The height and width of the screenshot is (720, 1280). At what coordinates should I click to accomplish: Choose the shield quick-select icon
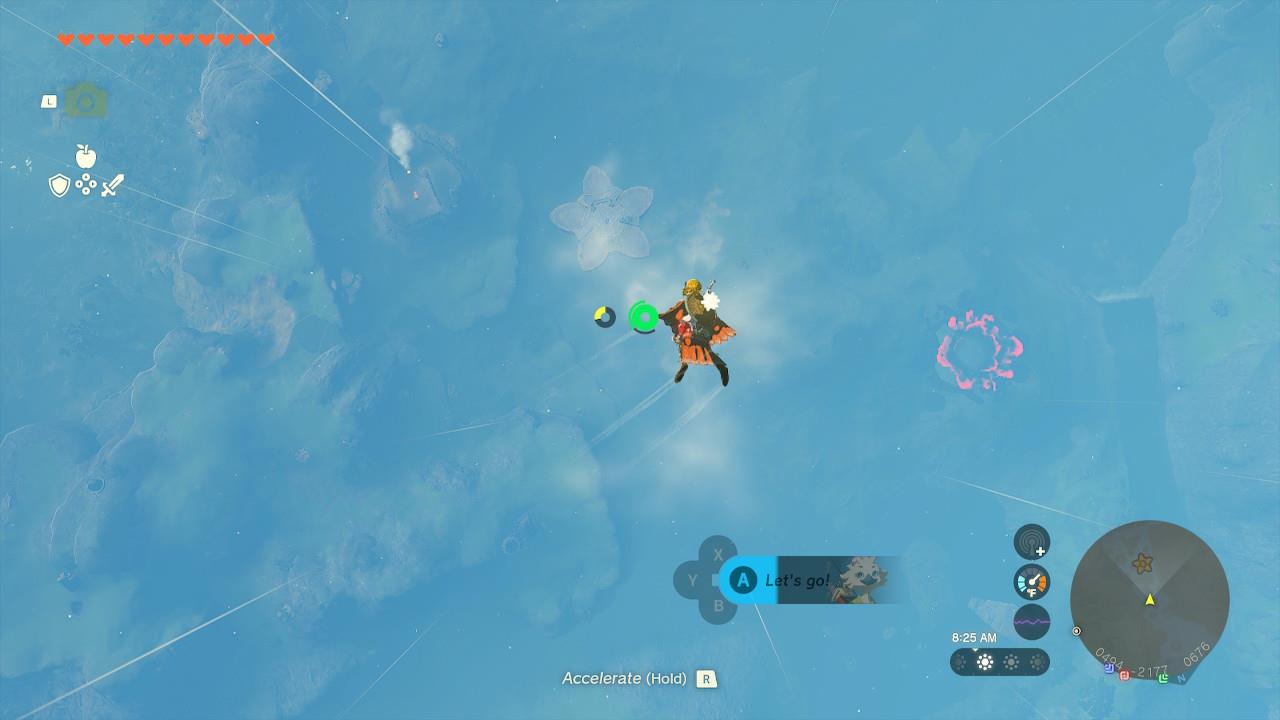60,185
